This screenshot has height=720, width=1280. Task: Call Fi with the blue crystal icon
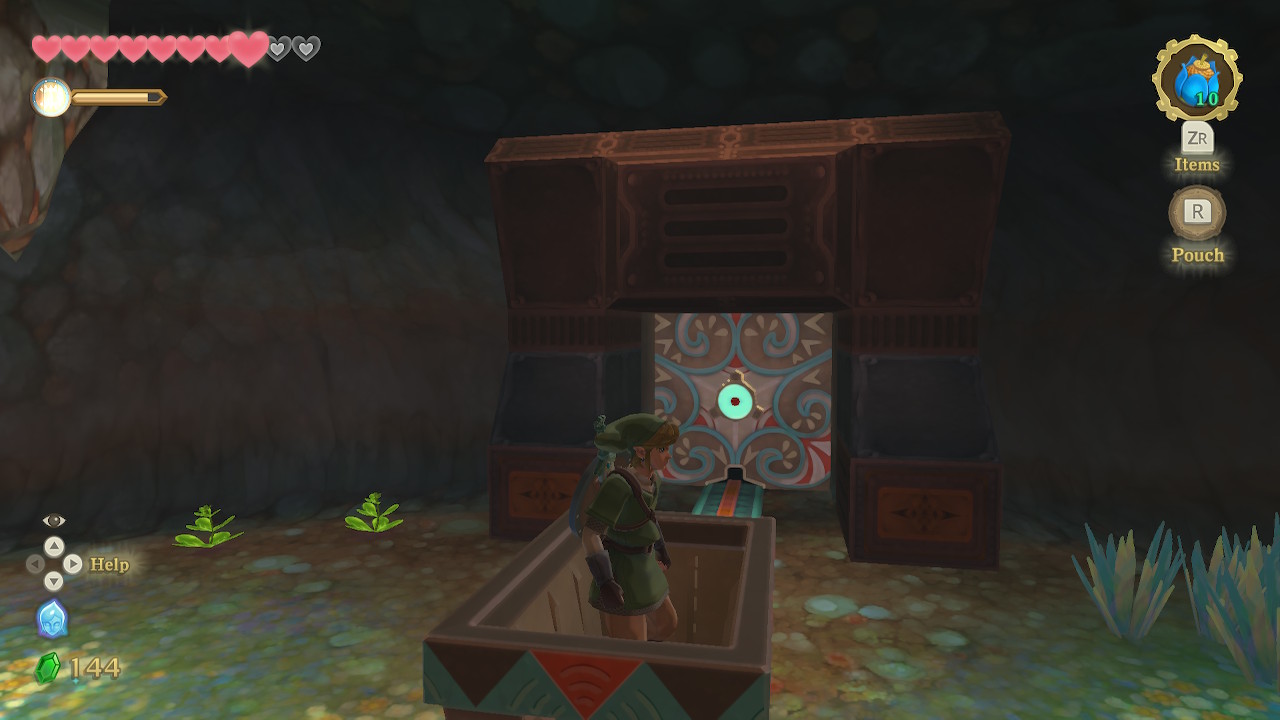click(x=52, y=619)
